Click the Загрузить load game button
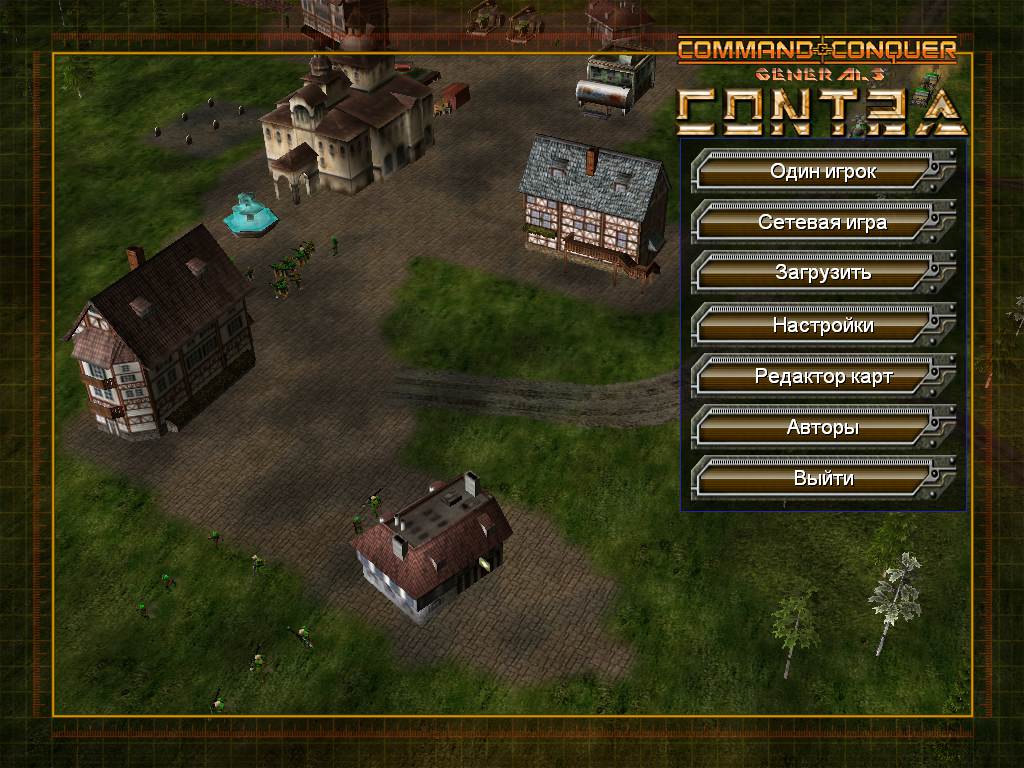The width and height of the screenshot is (1024, 768). coord(822,273)
